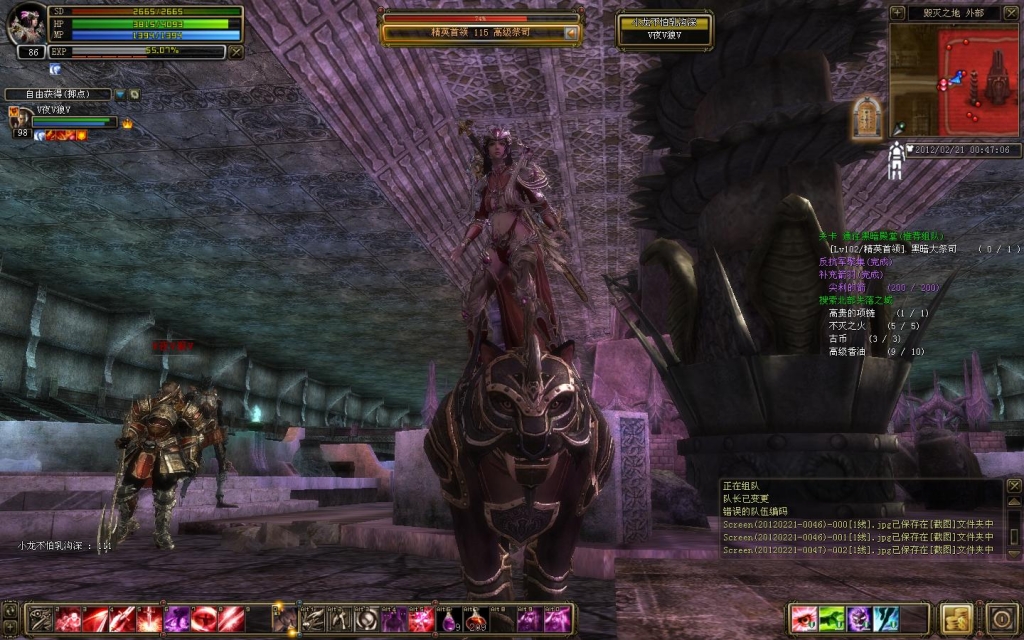Activate the blue lightning skill icon
This screenshot has width=1024, height=640.
click(x=886, y=618)
